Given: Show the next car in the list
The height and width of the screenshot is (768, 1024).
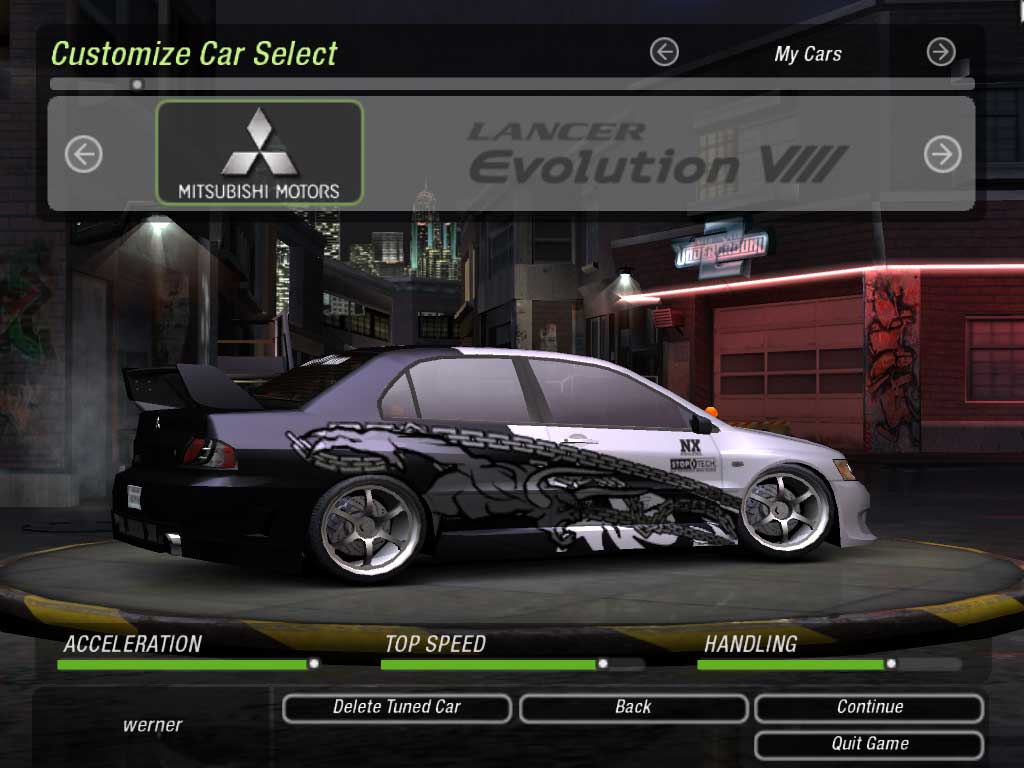Looking at the screenshot, I should (x=942, y=154).
